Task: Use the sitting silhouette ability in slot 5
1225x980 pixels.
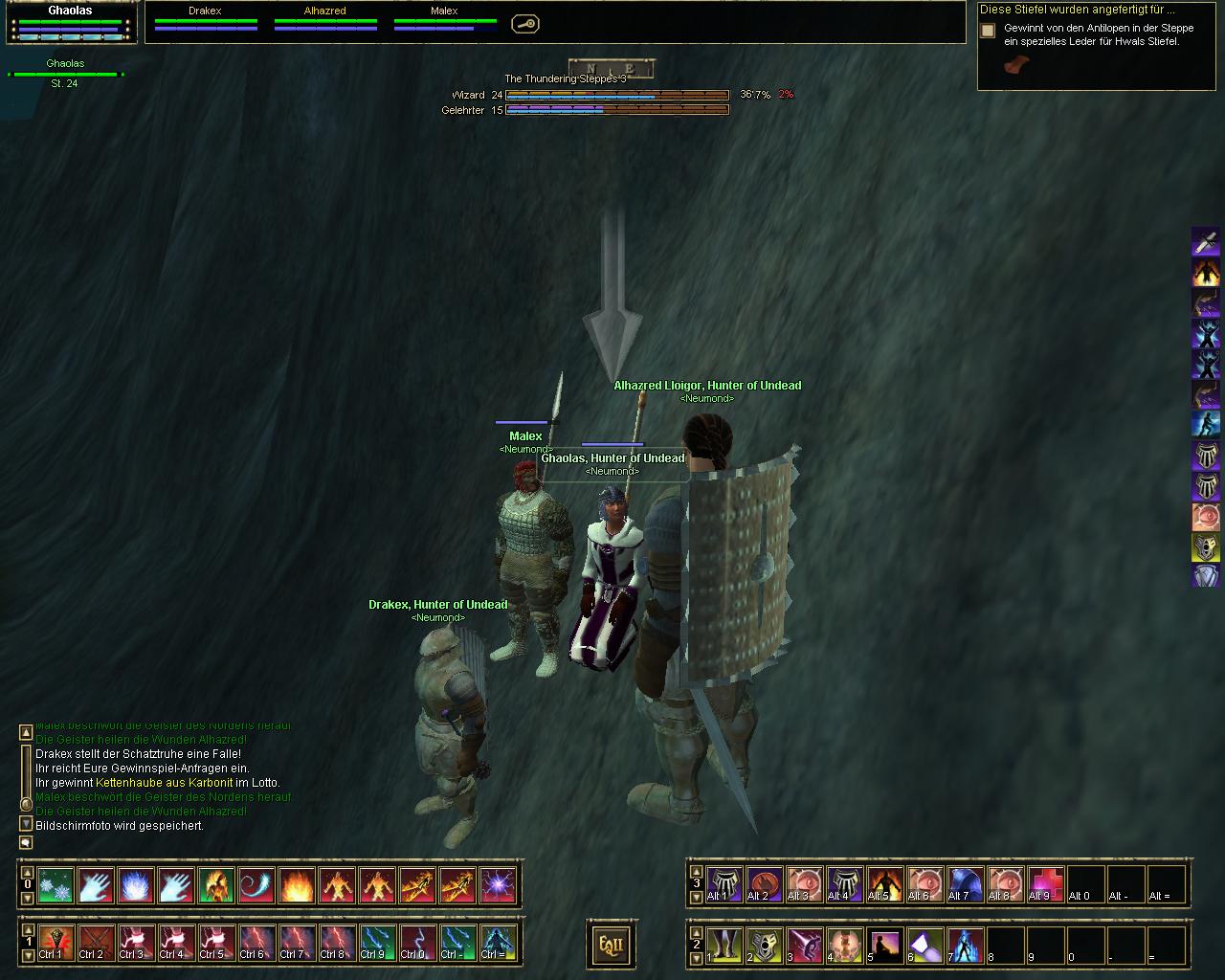Action: (885, 946)
